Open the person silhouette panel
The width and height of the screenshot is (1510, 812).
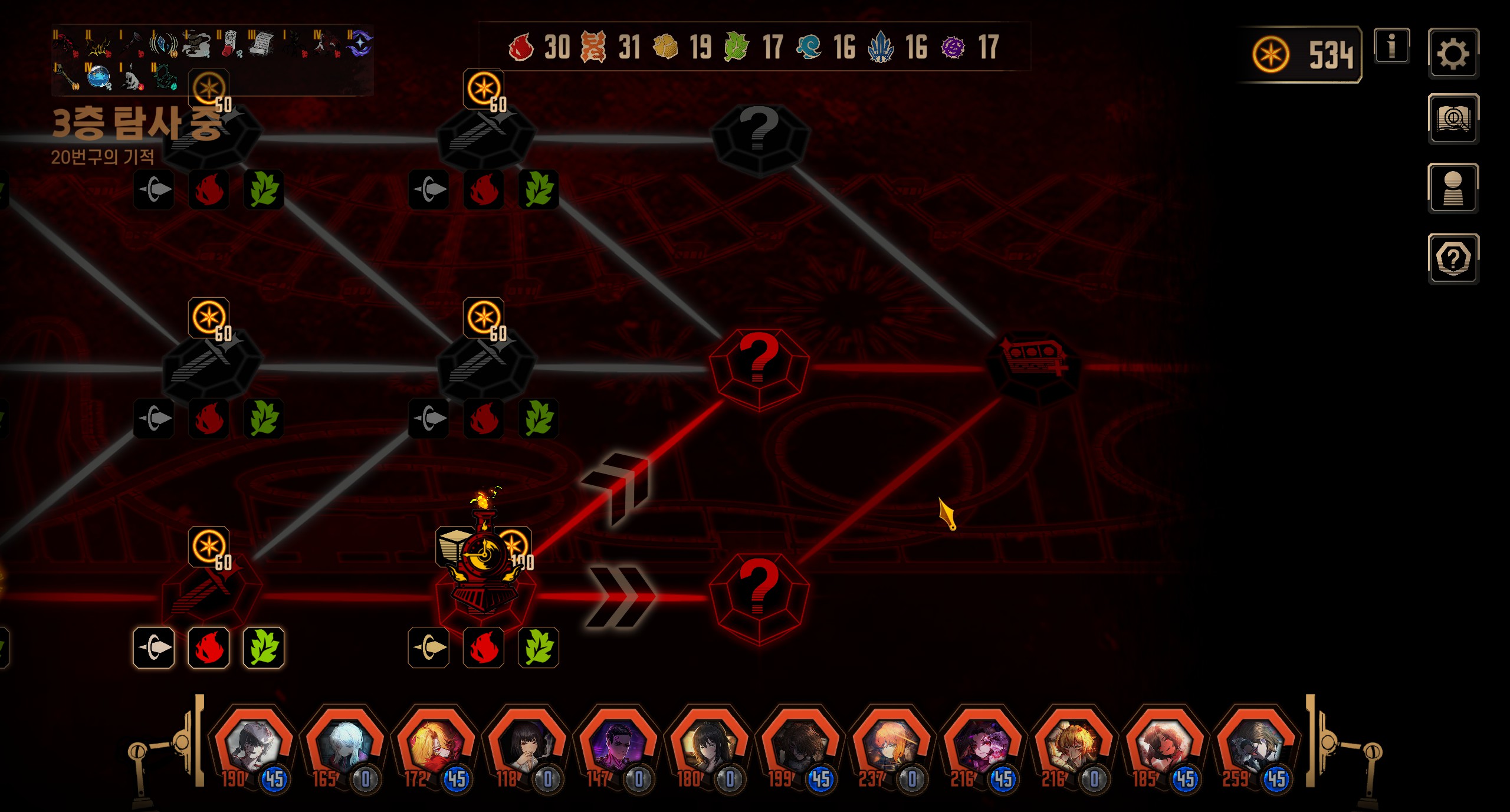(x=1452, y=188)
